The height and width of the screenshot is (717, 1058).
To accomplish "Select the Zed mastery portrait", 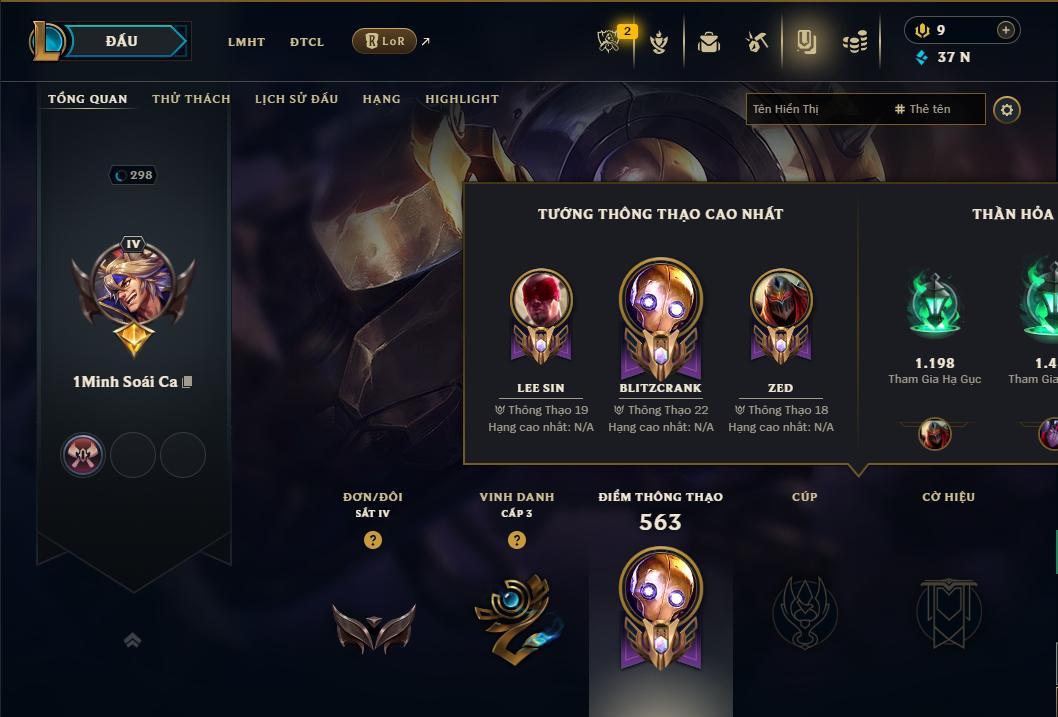I will click(x=781, y=298).
